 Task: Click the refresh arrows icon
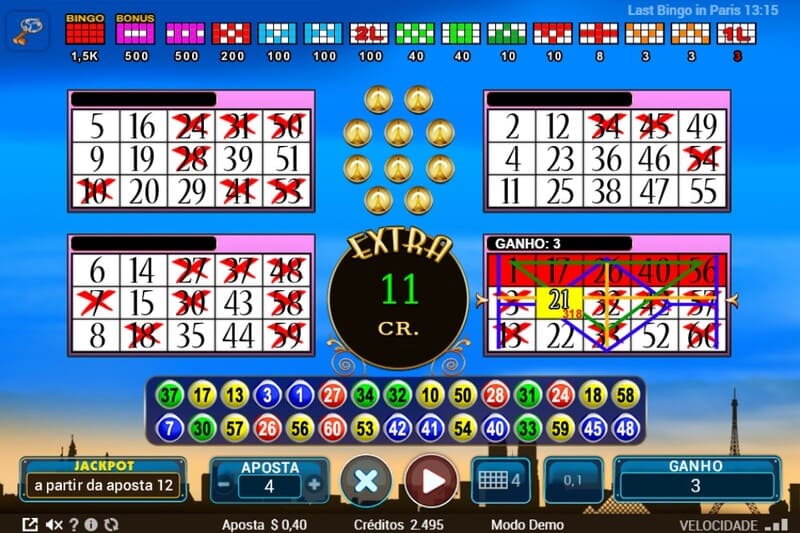tap(111, 524)
